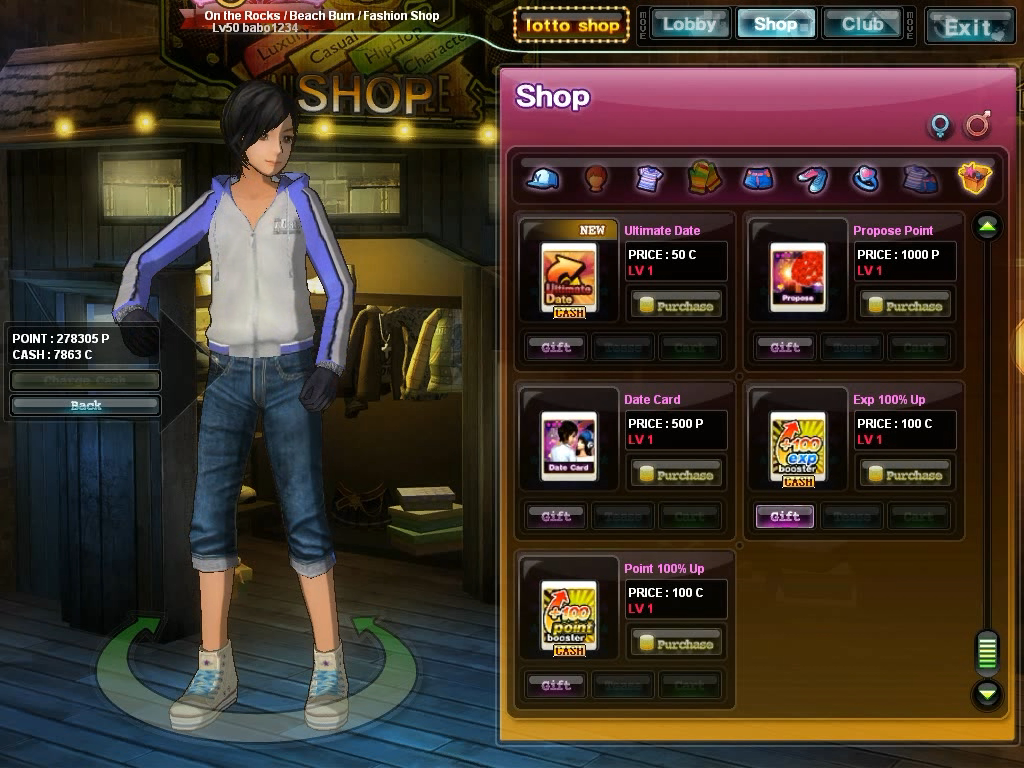Go to the Lobby
This screenshot has height=768, width=1024.
pos(690,24)
